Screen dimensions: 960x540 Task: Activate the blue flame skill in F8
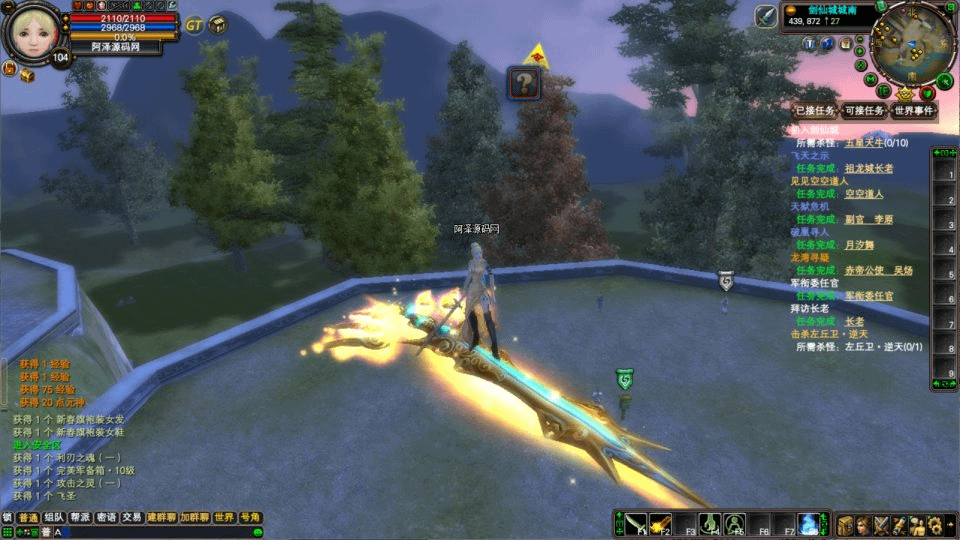tap(808, 523)
